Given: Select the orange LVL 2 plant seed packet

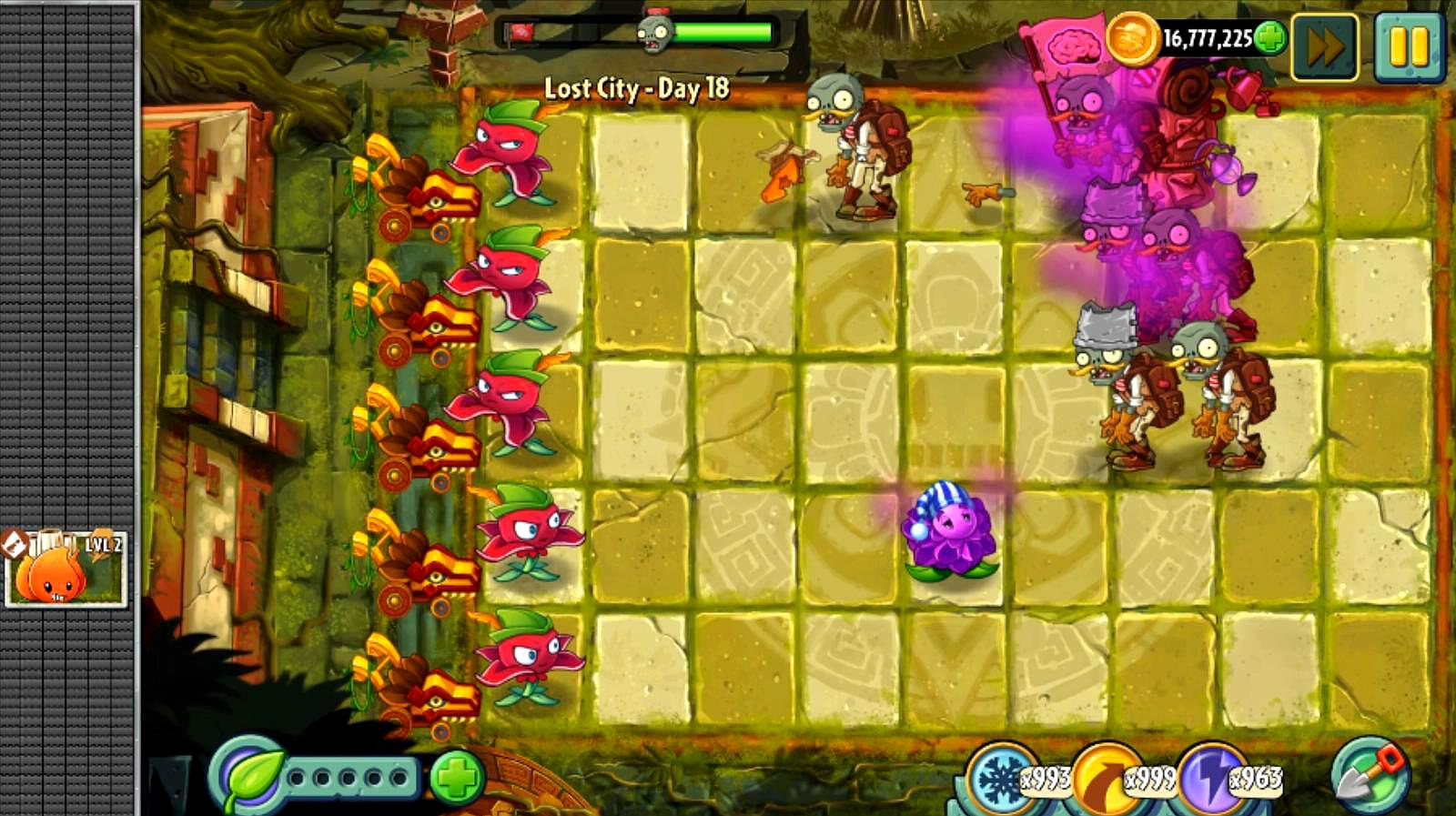Looking at the screenshot, I should coord(65,569).
